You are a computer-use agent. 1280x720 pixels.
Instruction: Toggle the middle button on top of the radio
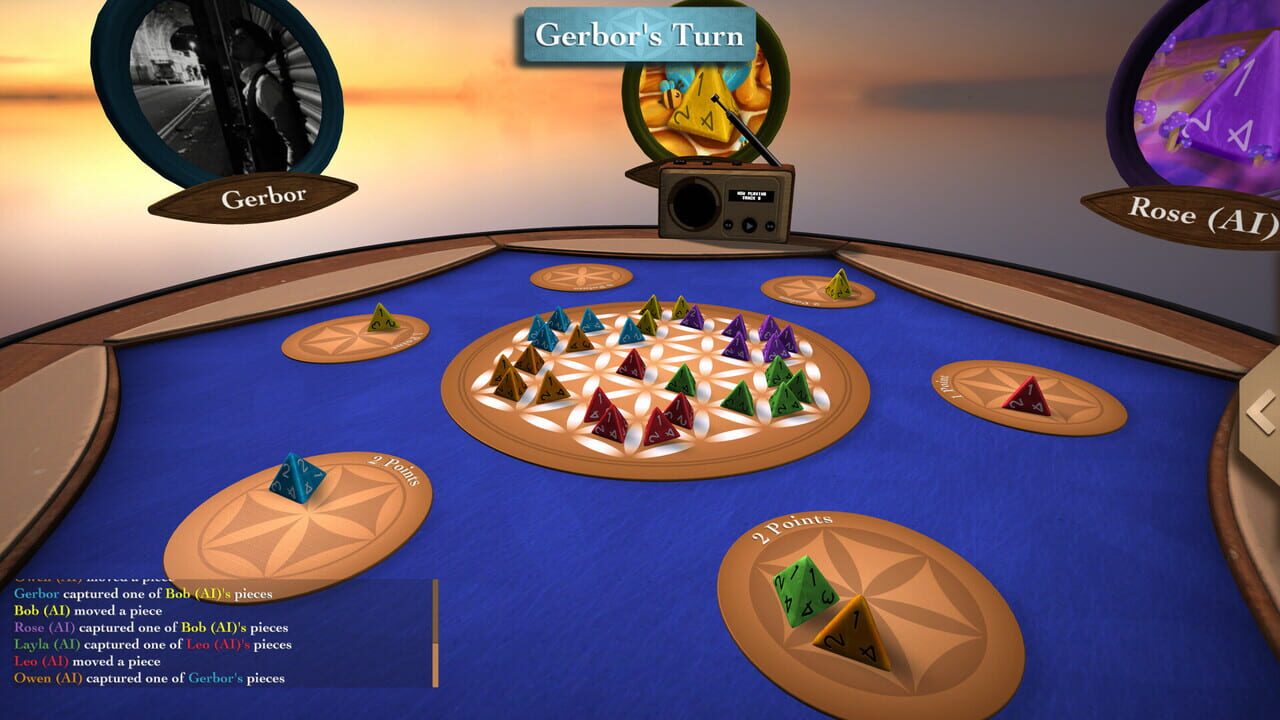point(707,161)
